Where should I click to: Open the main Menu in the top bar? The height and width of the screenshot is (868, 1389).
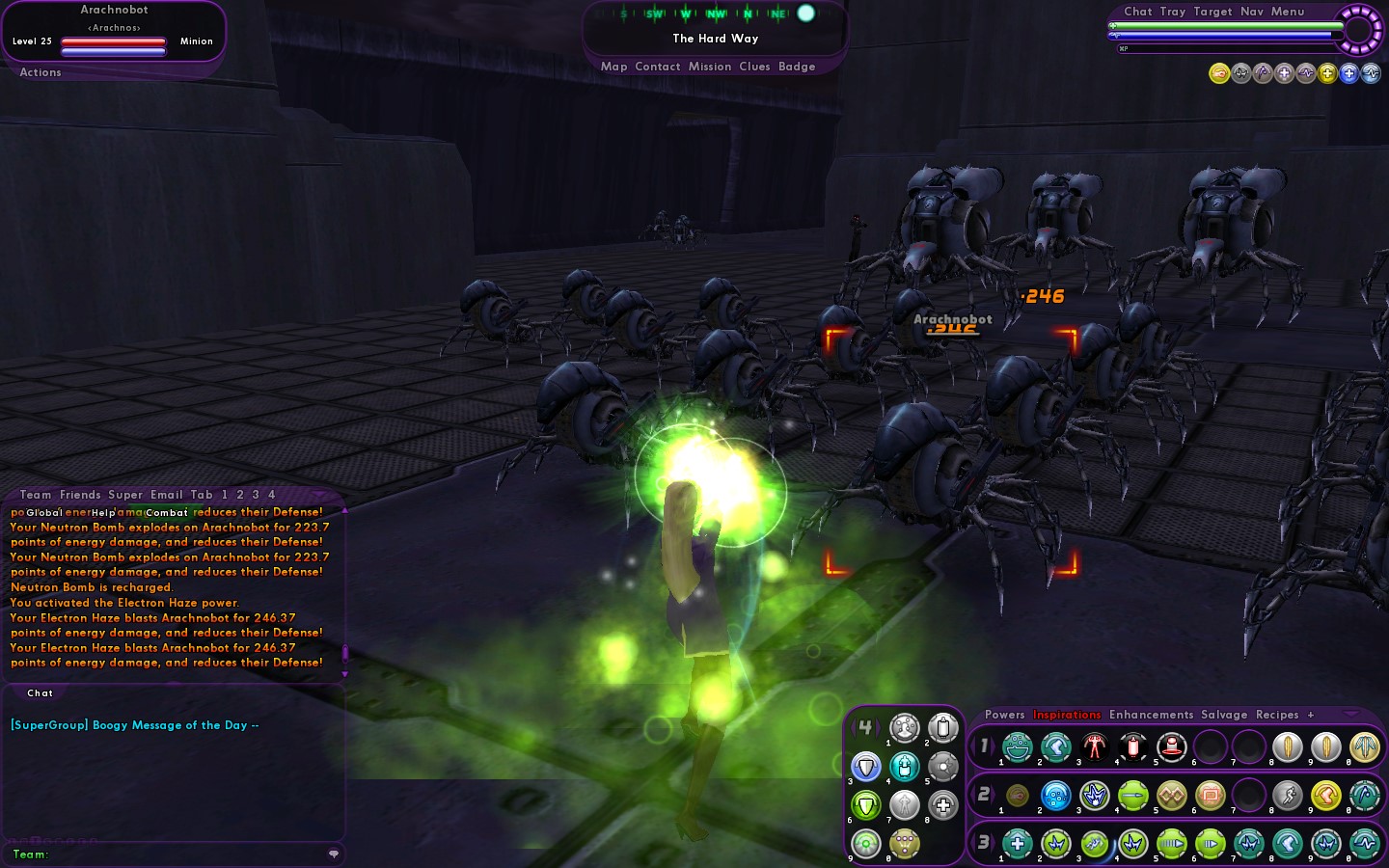(x=1288, y=12)
